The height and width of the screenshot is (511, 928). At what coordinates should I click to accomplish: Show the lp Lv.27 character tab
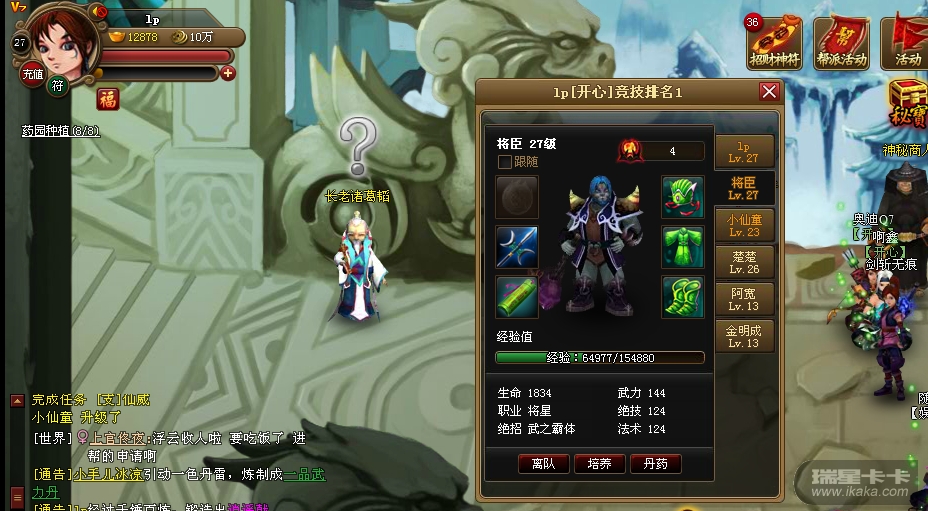(744, 152)
